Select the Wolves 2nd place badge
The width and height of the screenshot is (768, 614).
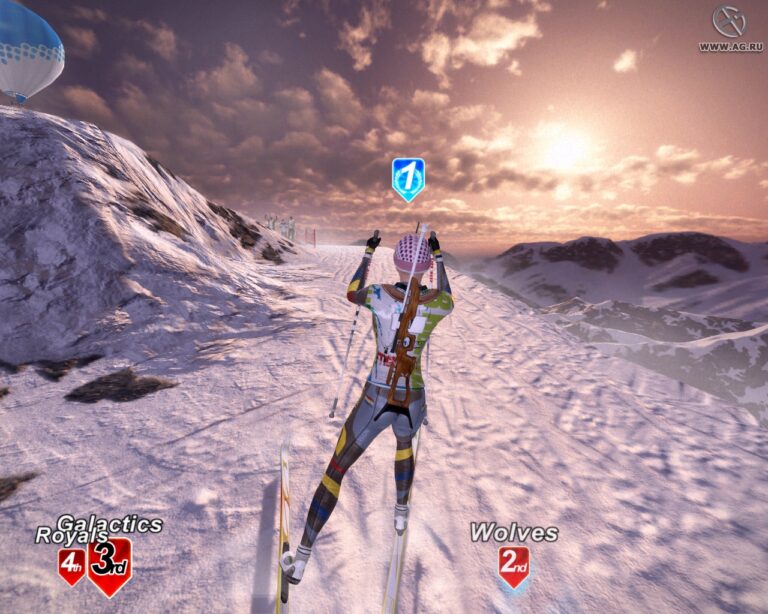514,566
